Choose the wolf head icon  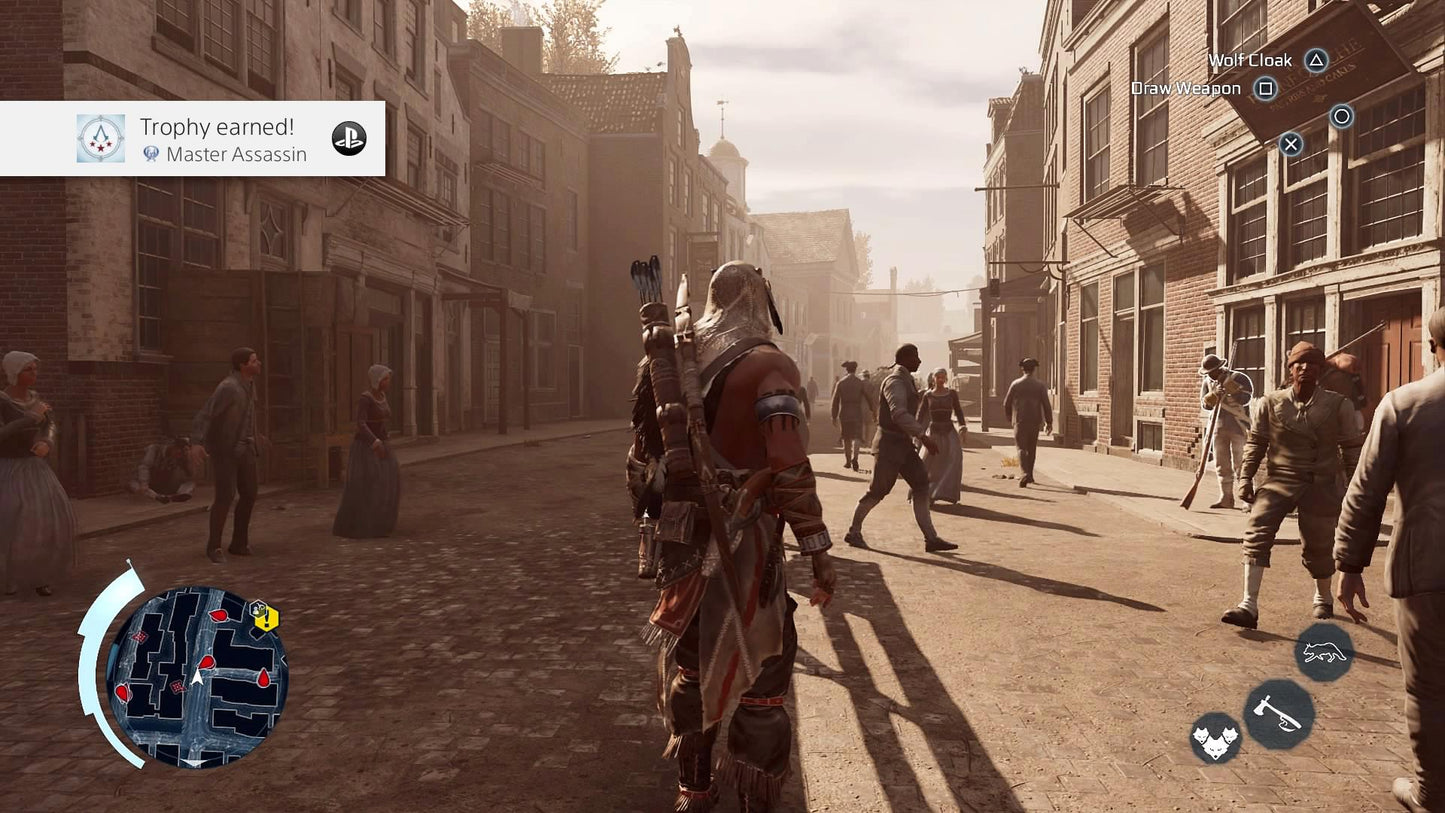click(x=1215, y=739)
